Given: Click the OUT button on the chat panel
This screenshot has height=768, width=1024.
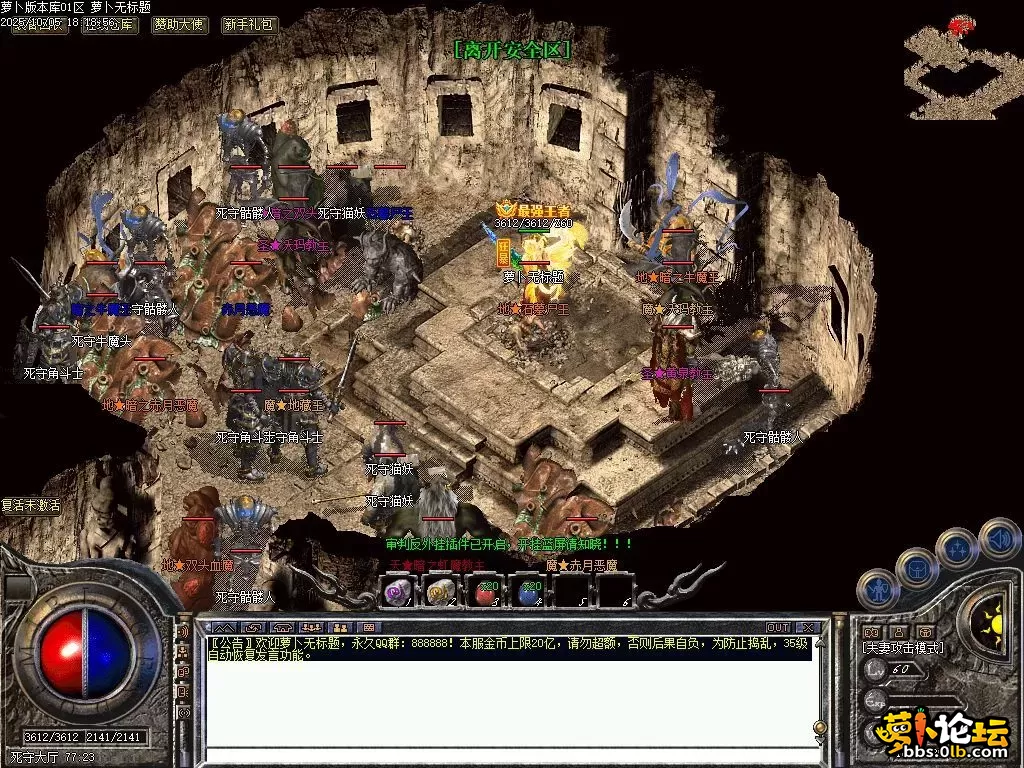Looking at the screenshot, I should click(778, 628).
